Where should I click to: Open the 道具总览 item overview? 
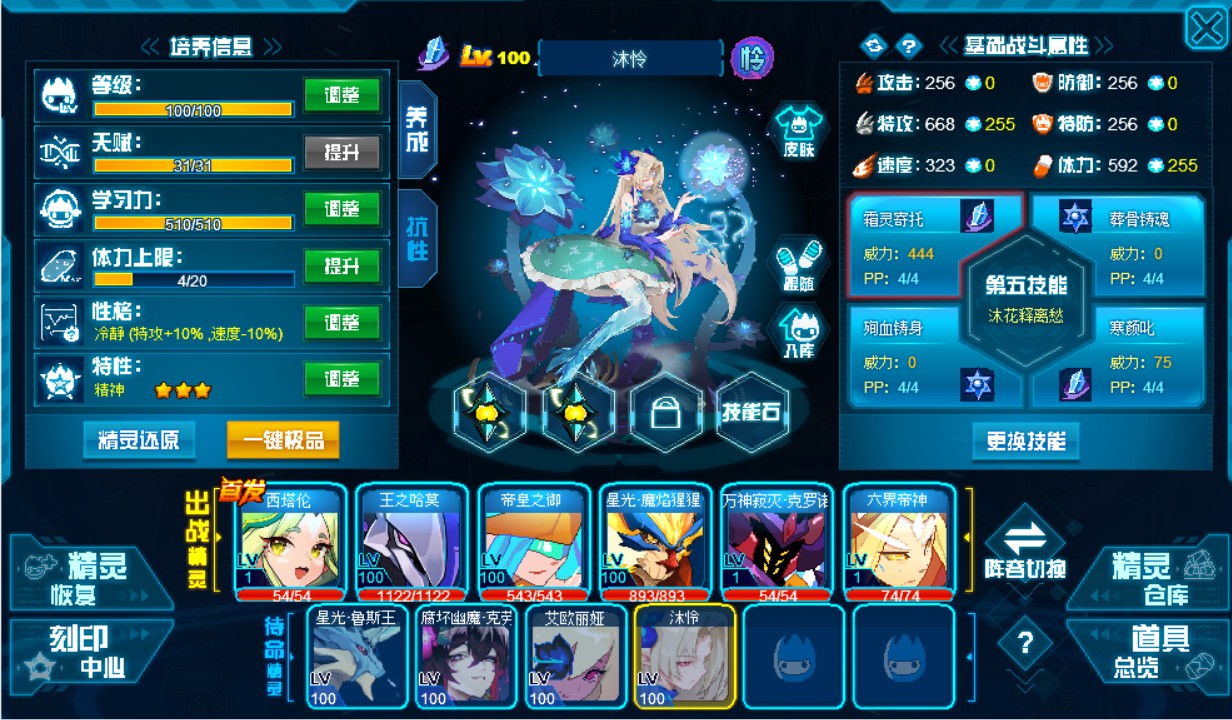click(1148, 651)
